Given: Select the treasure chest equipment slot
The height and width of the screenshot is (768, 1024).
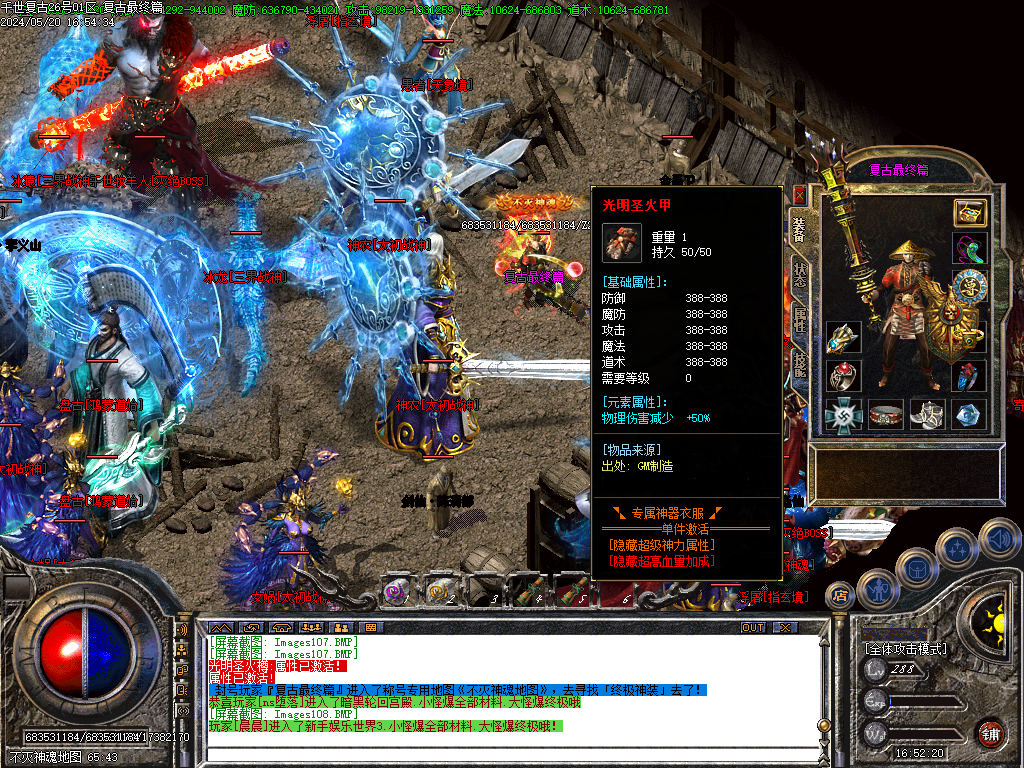Looking at the screenshot, I should (x=969, y=212).
